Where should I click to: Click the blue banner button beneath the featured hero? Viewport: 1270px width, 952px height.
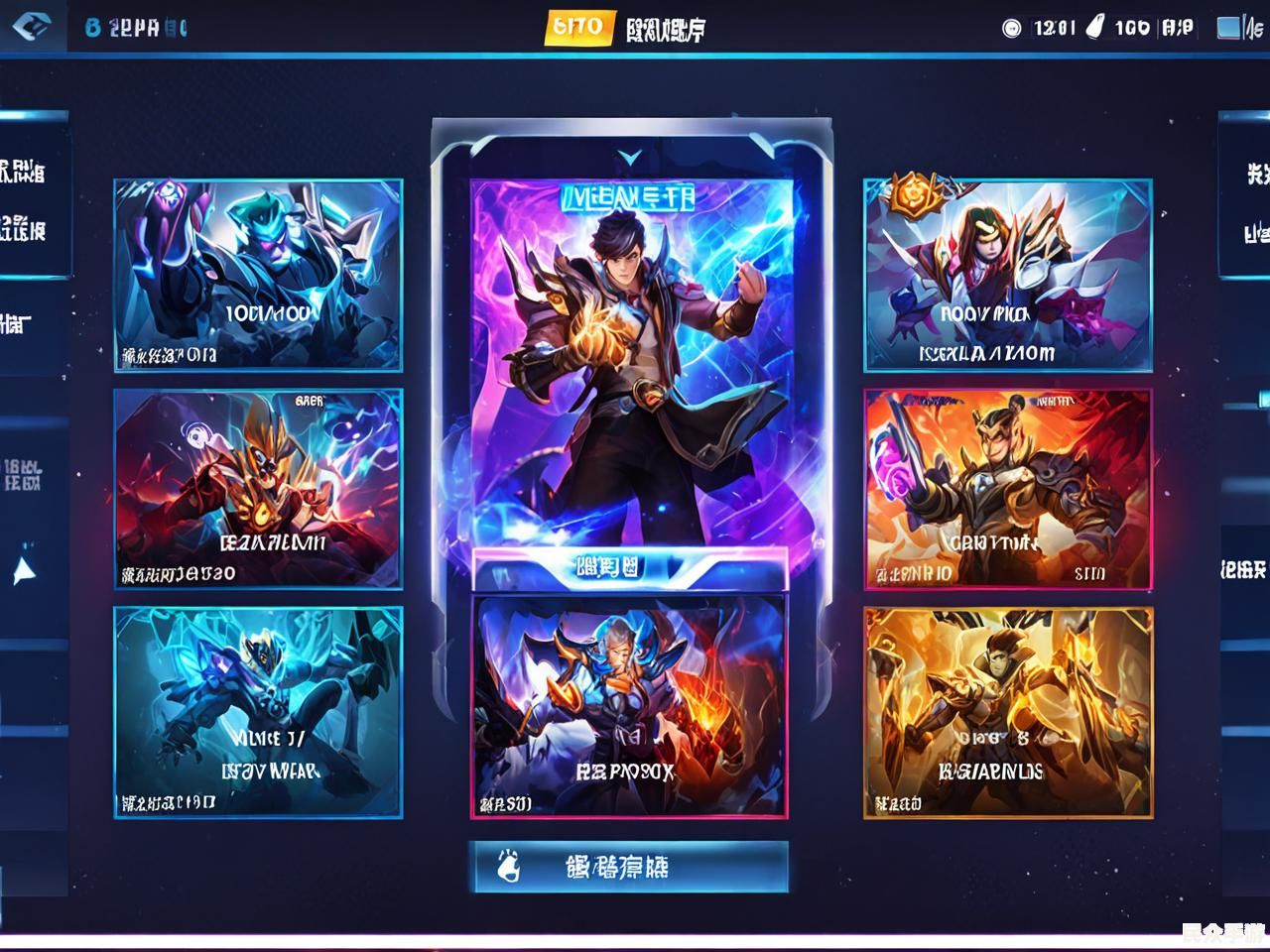(631, 567)
